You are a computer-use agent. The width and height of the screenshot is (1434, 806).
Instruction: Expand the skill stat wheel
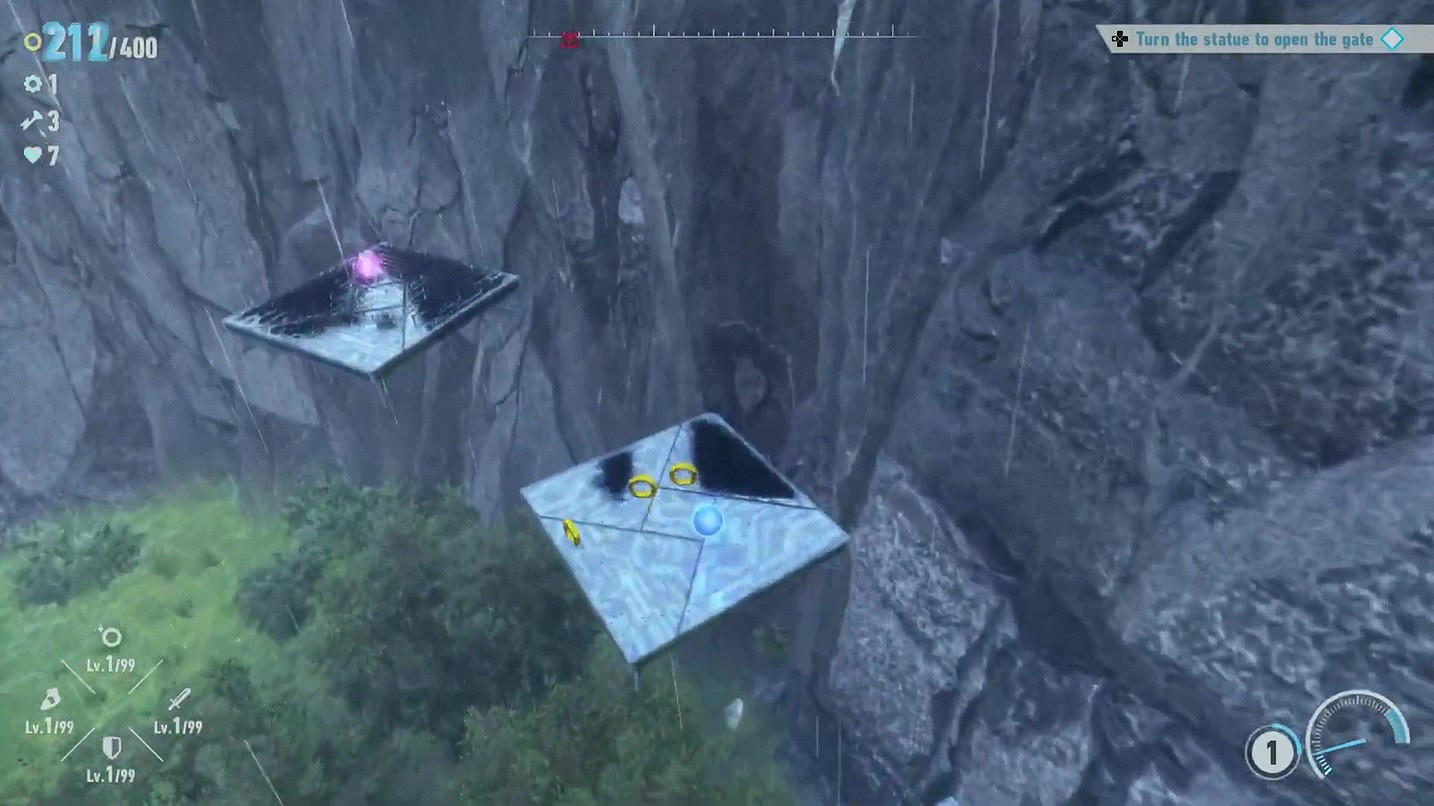point(113,699)
